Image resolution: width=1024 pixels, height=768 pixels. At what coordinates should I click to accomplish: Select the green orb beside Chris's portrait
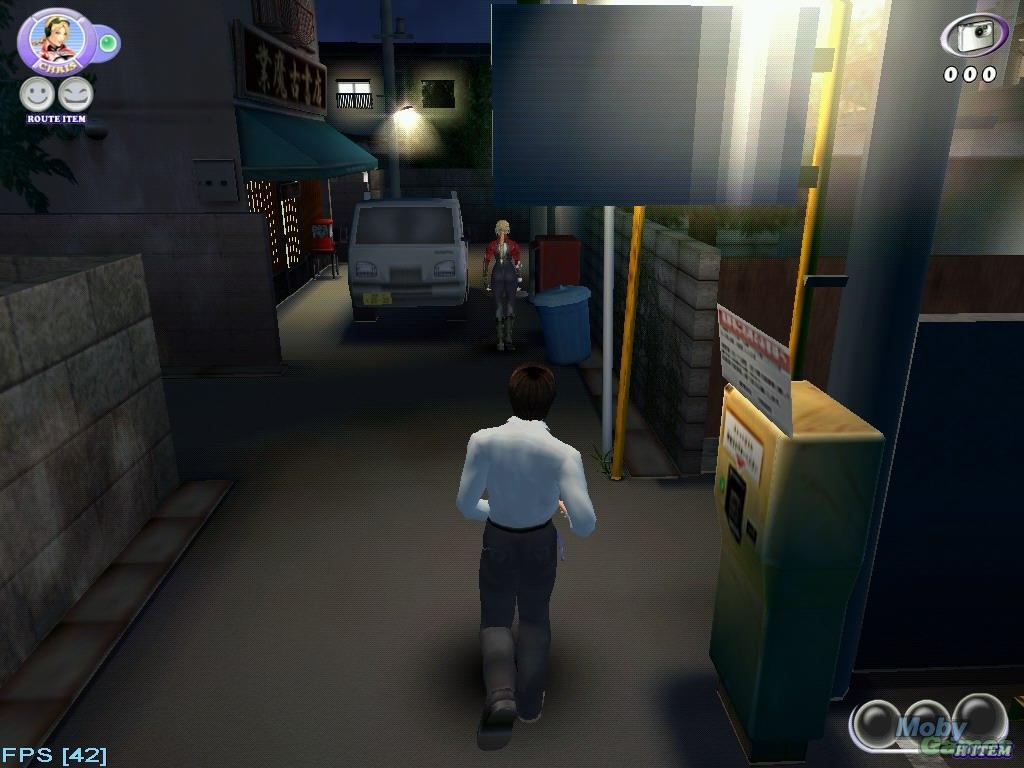(x=107, y=42)
